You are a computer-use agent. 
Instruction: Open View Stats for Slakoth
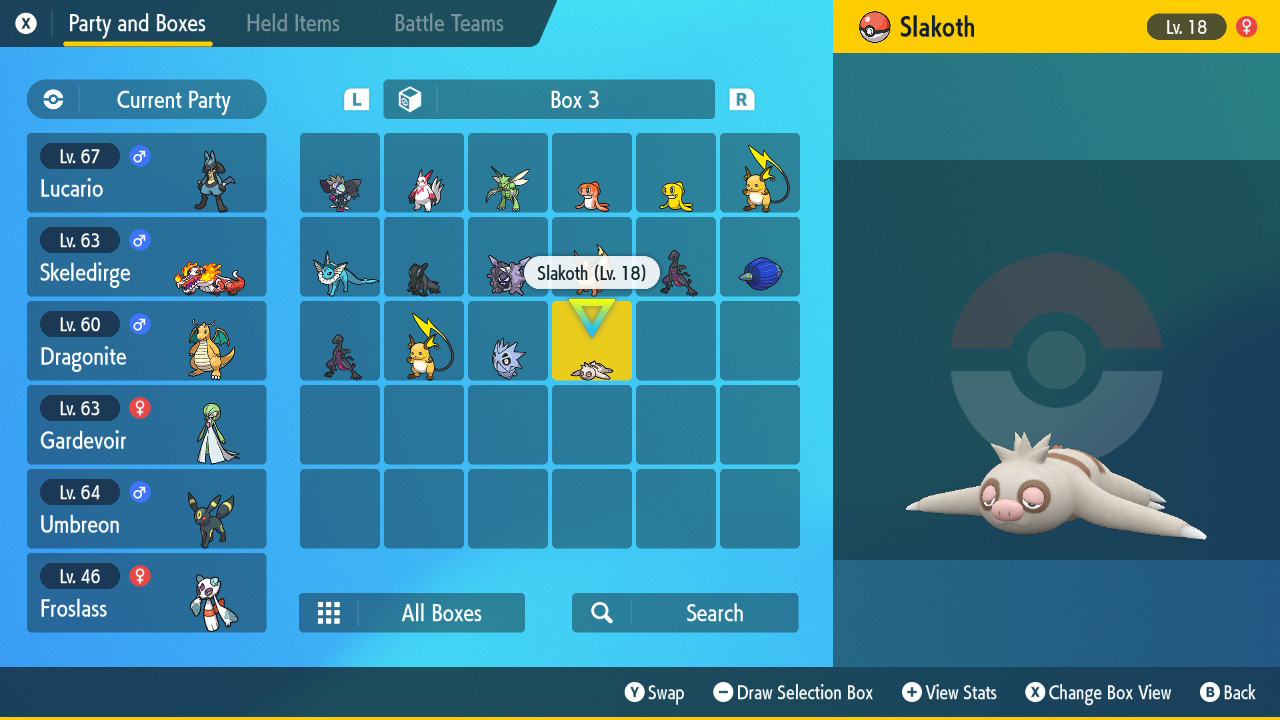948,692
